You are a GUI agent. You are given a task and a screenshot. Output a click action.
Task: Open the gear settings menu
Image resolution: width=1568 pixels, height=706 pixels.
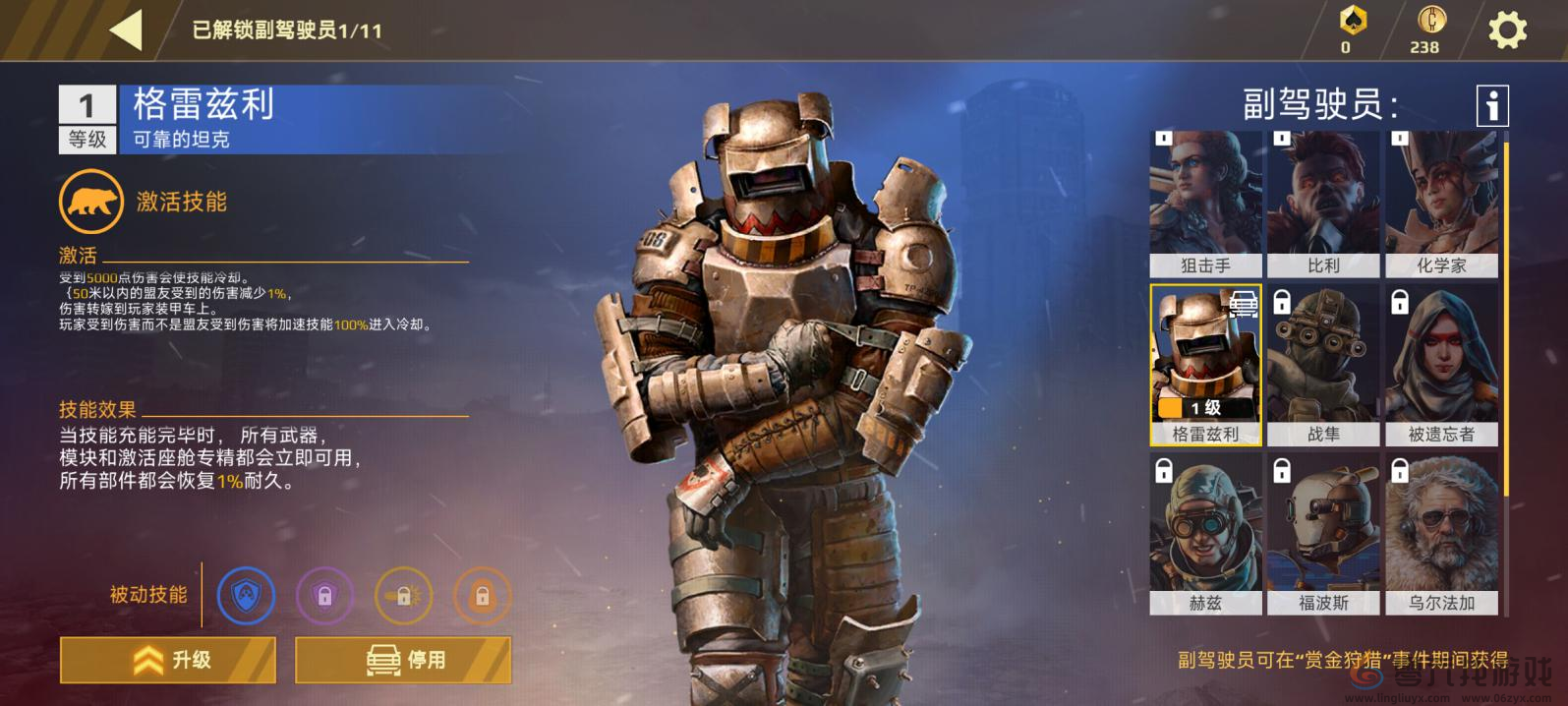pos(1506,30)
